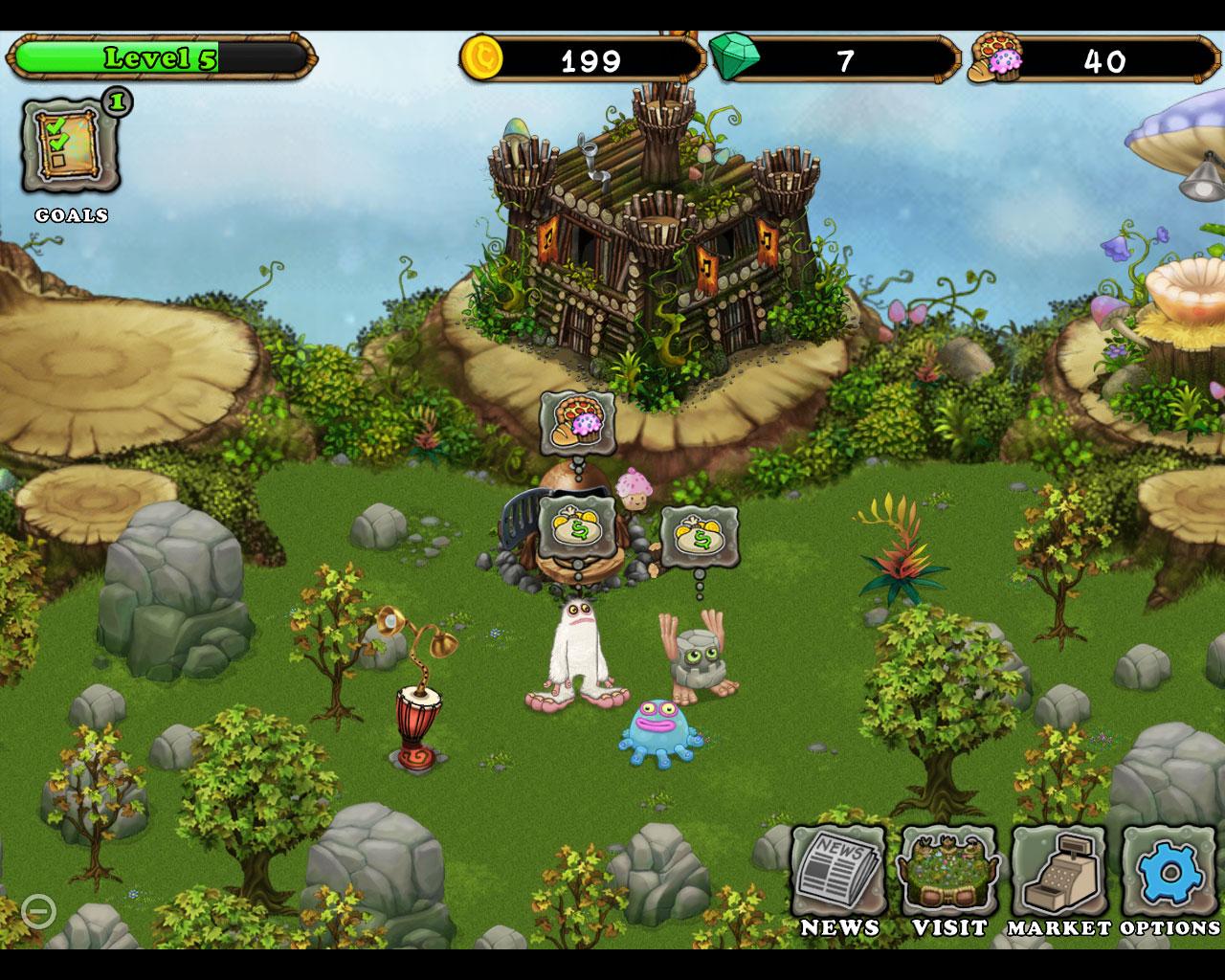Open the Goals checklist
This screenshot has width=1225, height=980.
coord(72,147)
